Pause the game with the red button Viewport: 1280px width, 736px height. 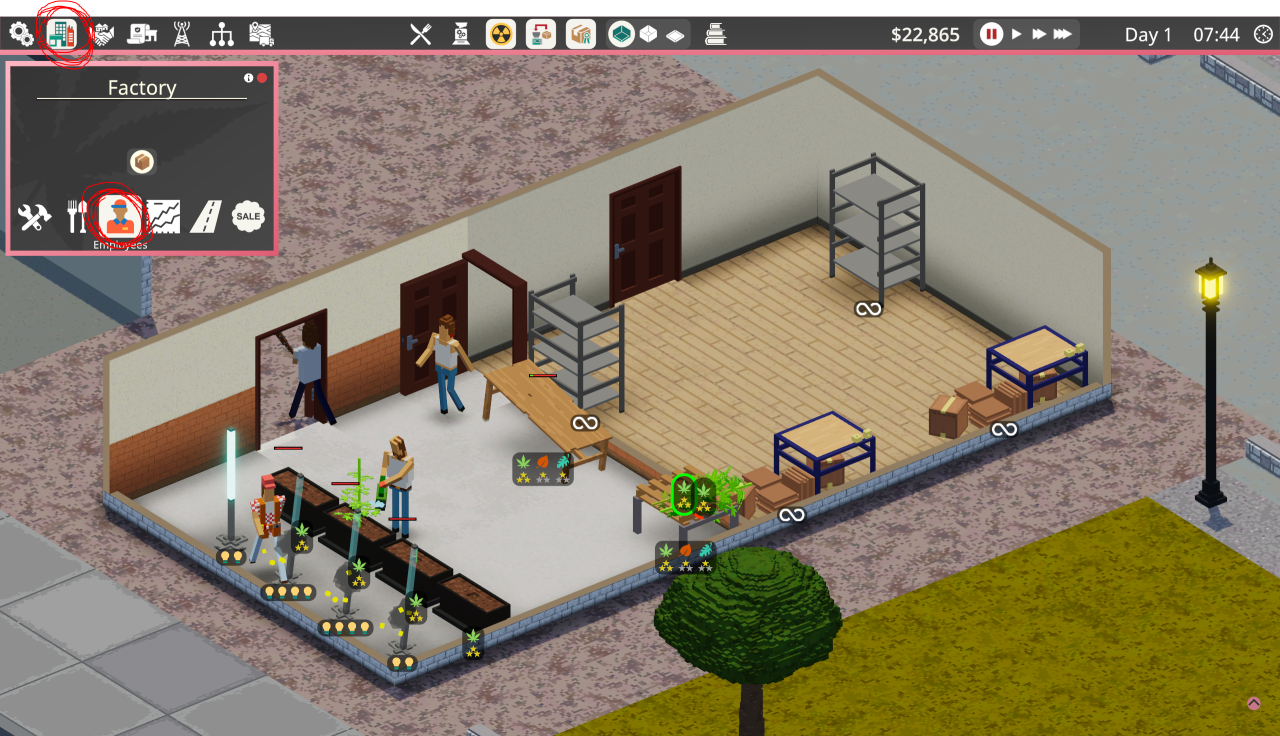(991, 35)
